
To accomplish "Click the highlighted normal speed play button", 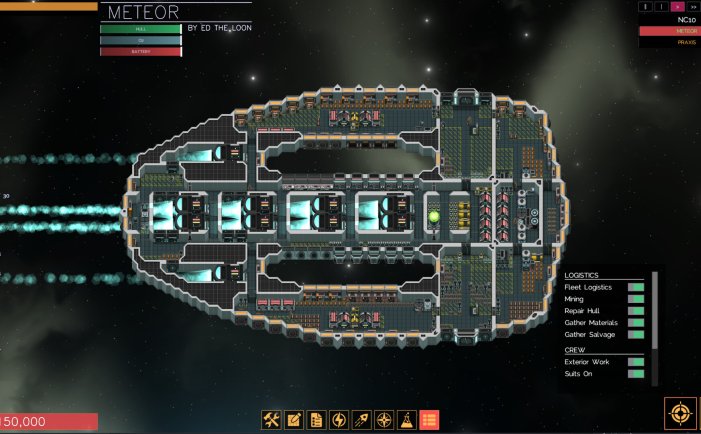I will (x=677, y=6).
